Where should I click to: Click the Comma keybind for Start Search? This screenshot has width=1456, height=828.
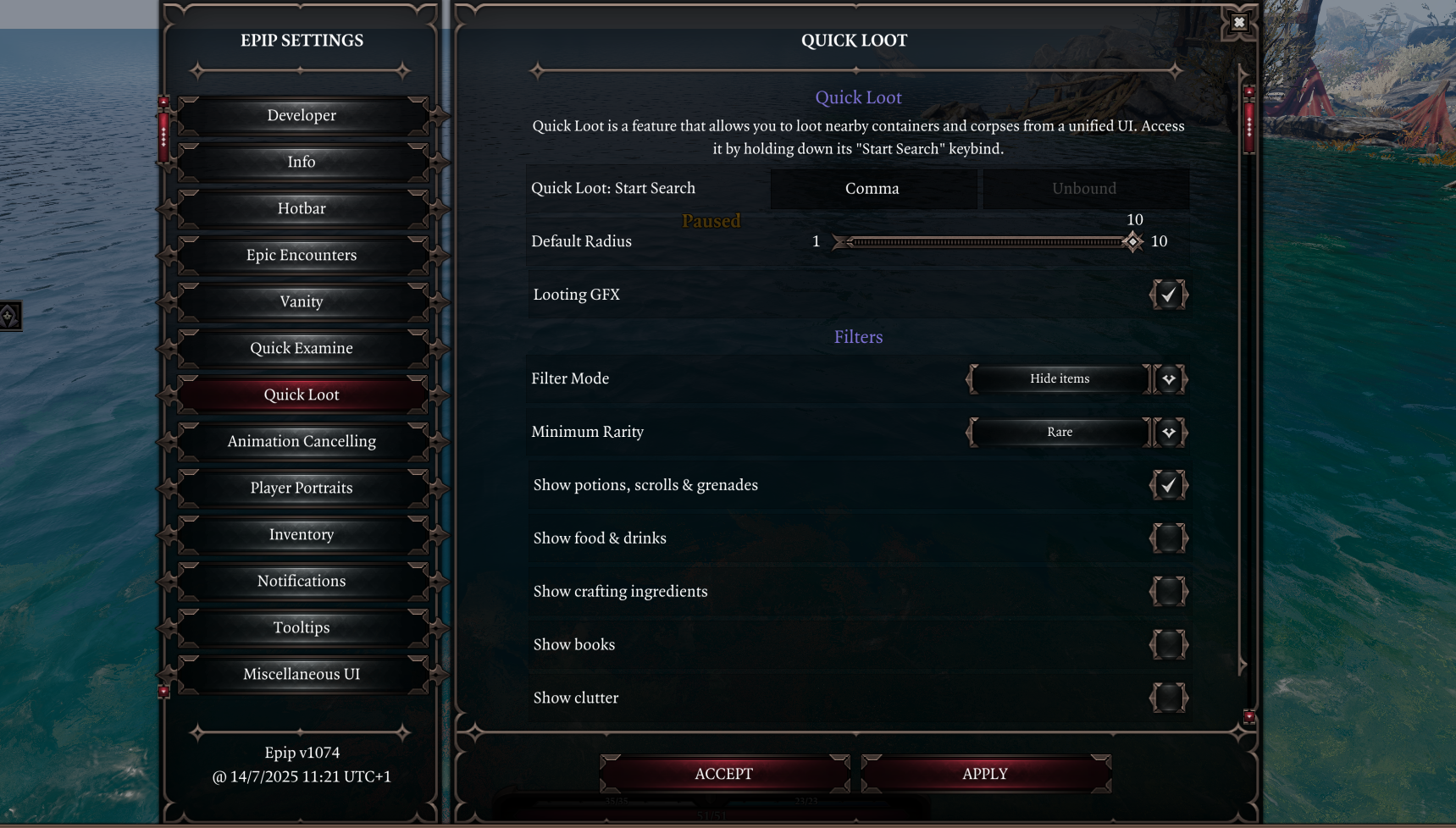(872, 189)
